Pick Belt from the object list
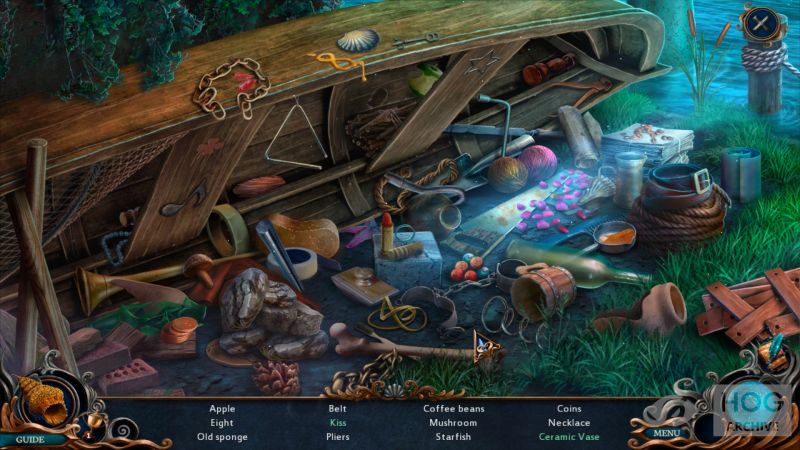 pyautogui.click(x=338, y=408)
